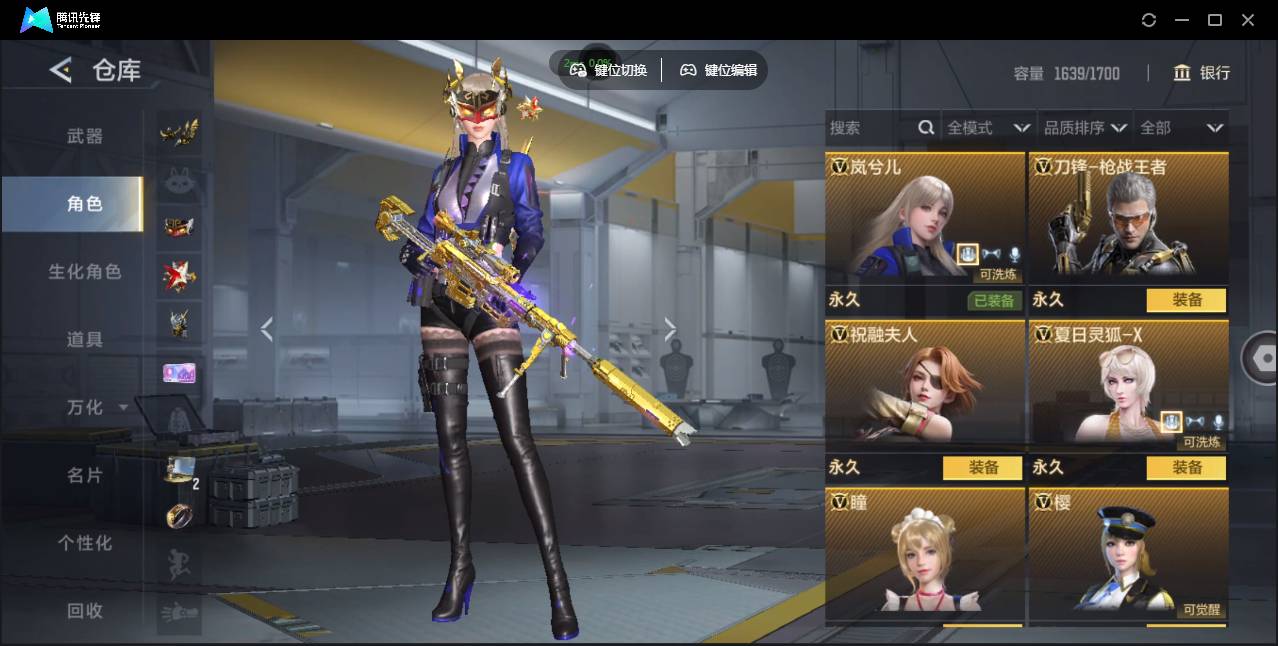
Task: Go back from the 仓库 warehouse screen
Action: point(61,70)
